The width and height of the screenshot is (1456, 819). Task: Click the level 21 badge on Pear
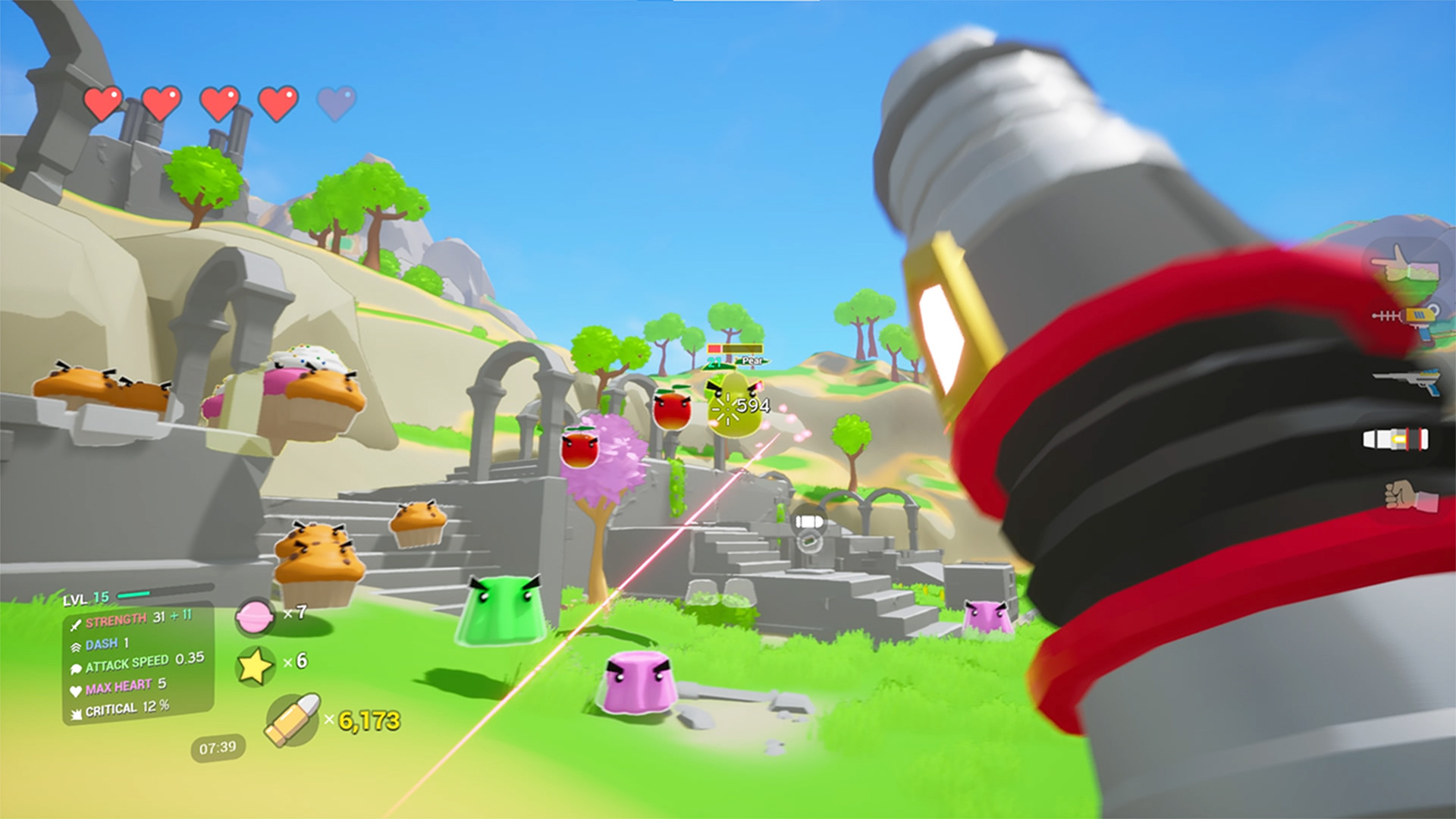(x=714, y=362)
